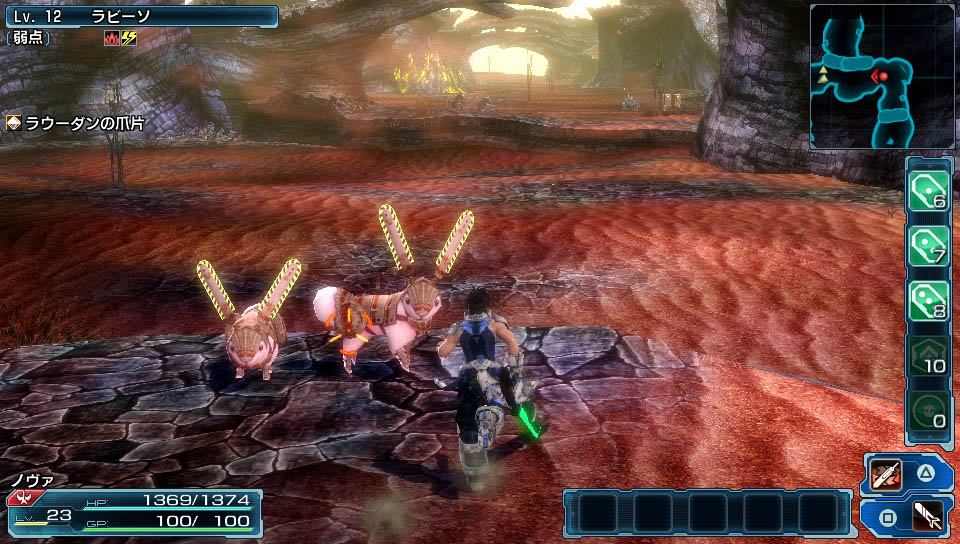The height and width of the screenshot is (544, 960).
Task: Select the Lv. 12 ラビーソ target panel
Action: (140, 16)
